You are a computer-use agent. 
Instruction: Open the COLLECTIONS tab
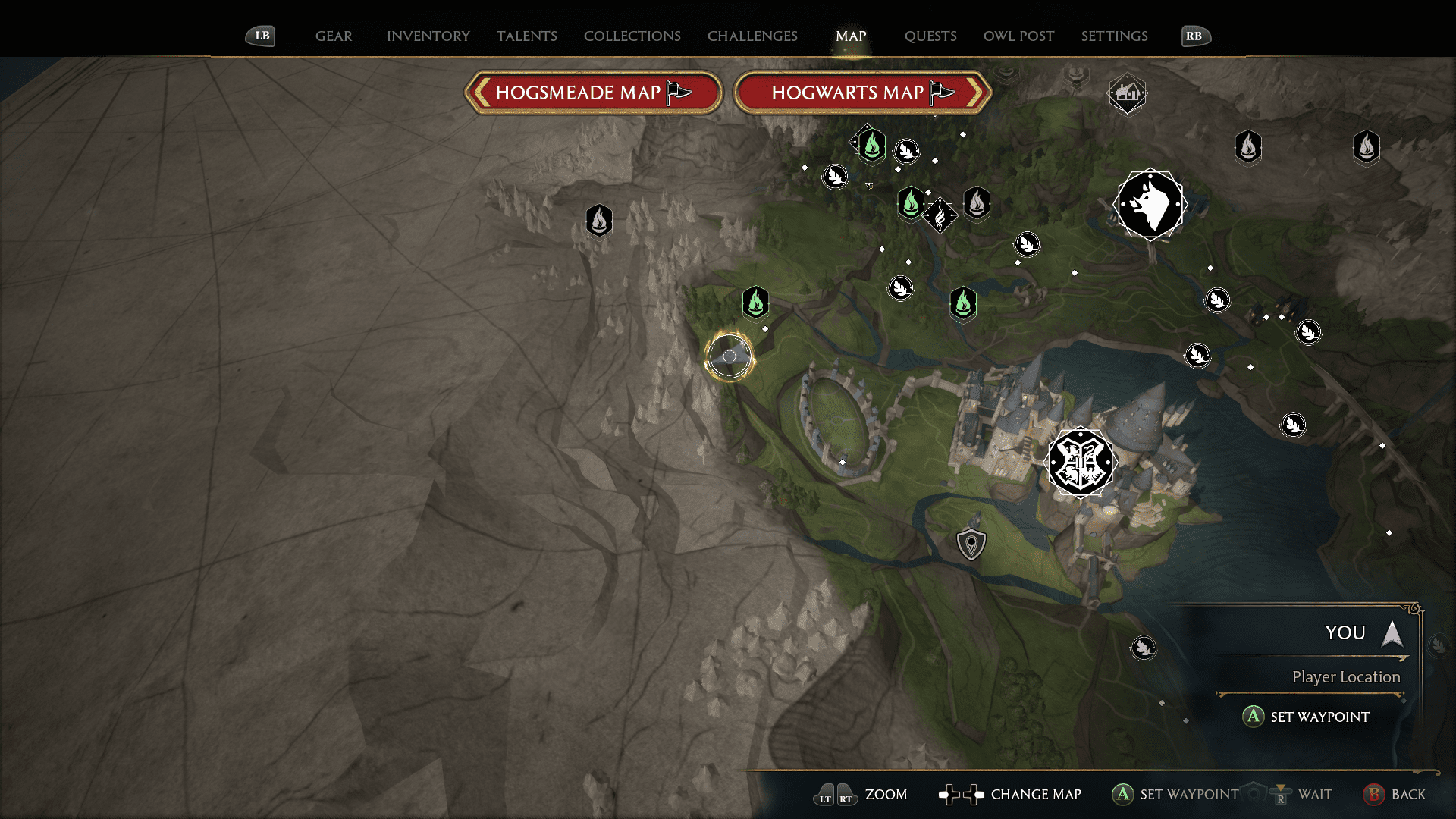[632, 36]
